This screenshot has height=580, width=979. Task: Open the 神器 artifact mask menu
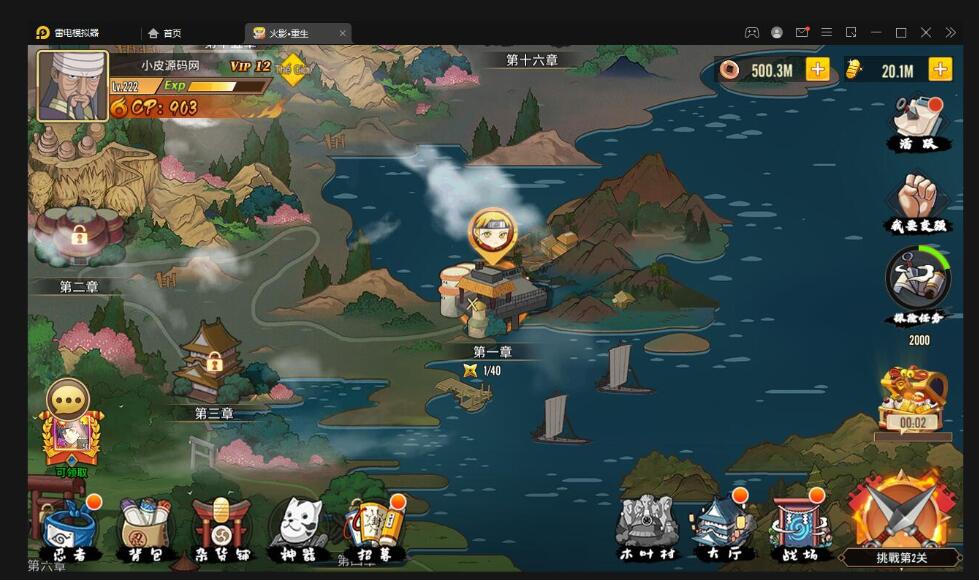pos(298,528)
